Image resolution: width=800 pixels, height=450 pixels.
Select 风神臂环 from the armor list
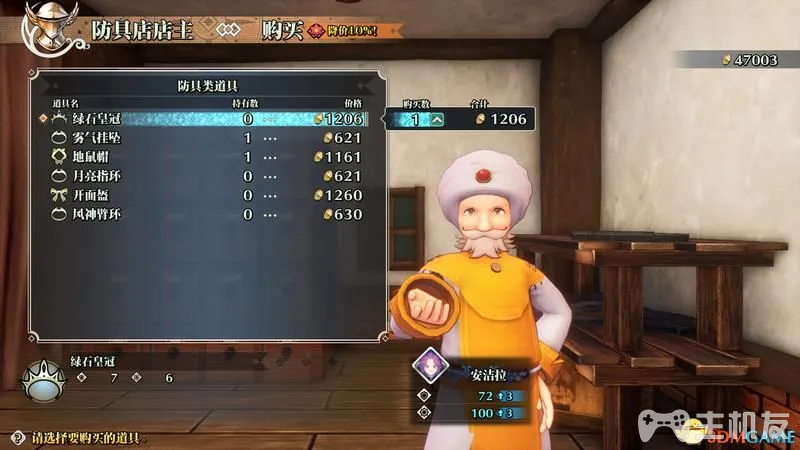[200, 214]
